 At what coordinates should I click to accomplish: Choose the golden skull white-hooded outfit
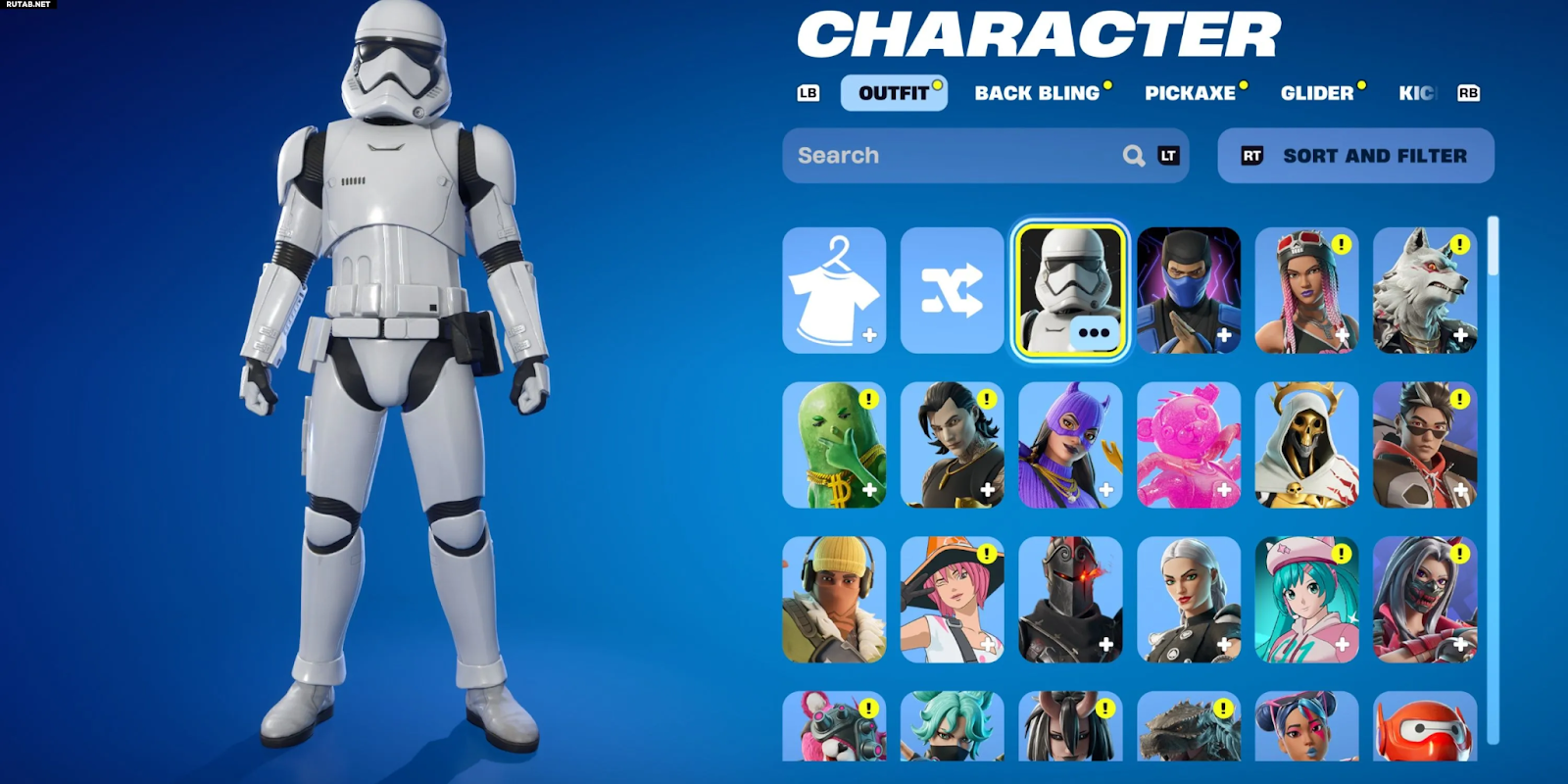[x=1306, y=445]
